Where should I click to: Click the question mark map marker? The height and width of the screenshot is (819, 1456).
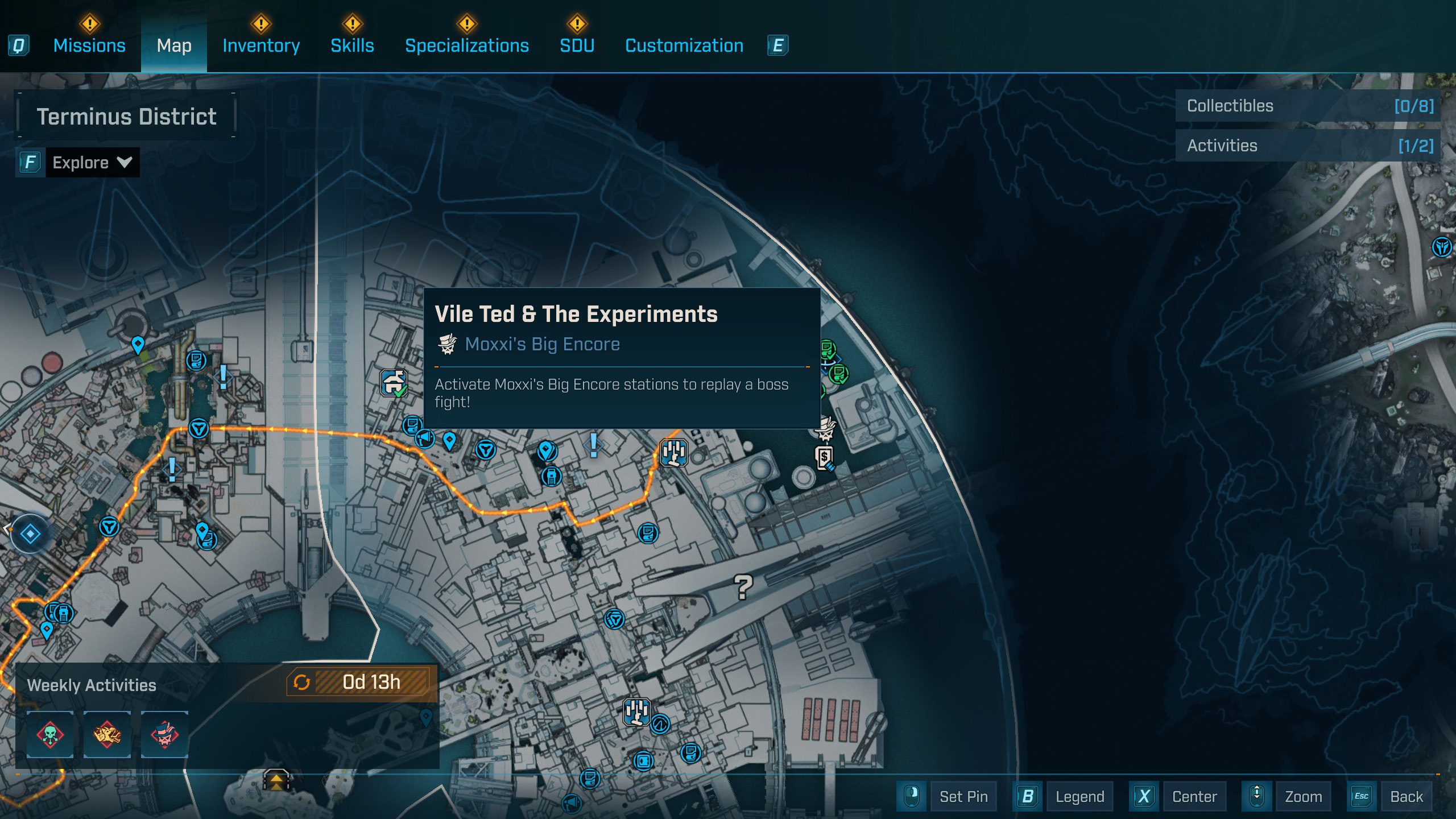pos(743,587)
